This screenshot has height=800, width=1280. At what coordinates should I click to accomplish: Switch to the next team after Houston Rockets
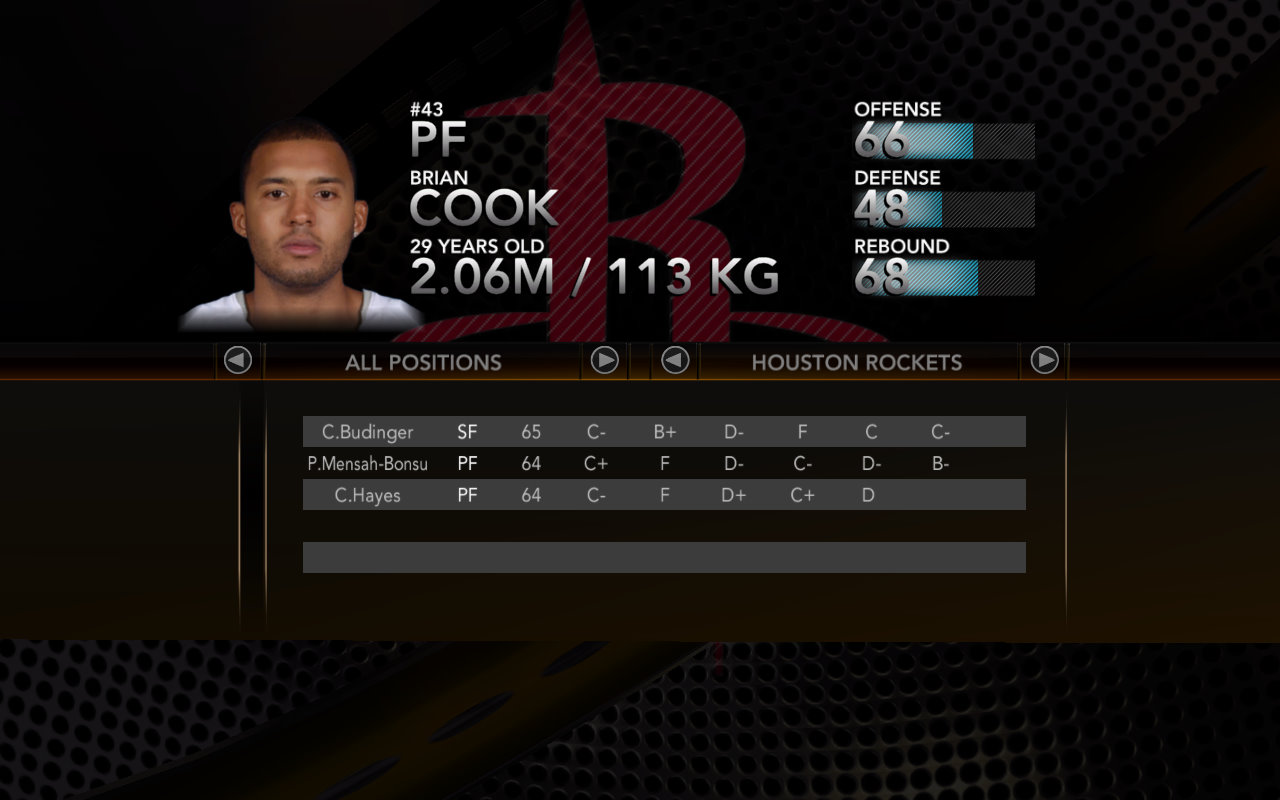[1044, 360]
